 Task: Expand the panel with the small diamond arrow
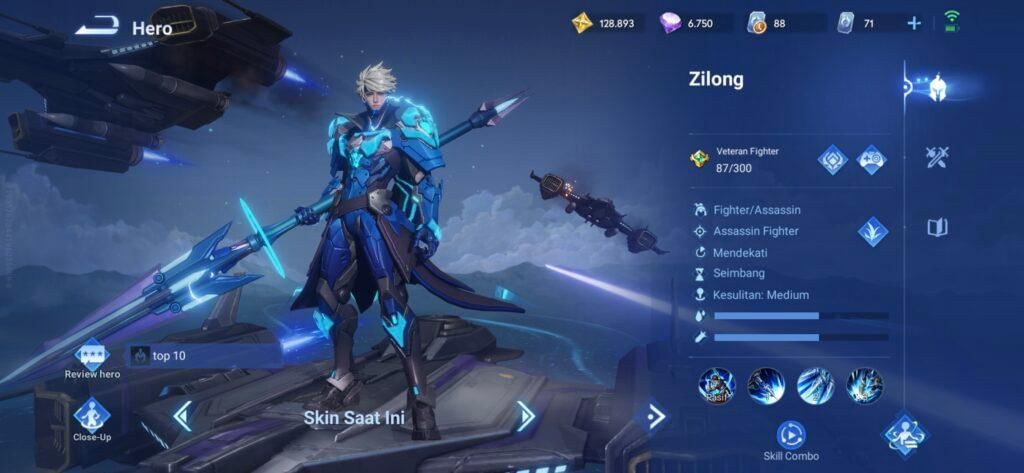tap(656, 416)
